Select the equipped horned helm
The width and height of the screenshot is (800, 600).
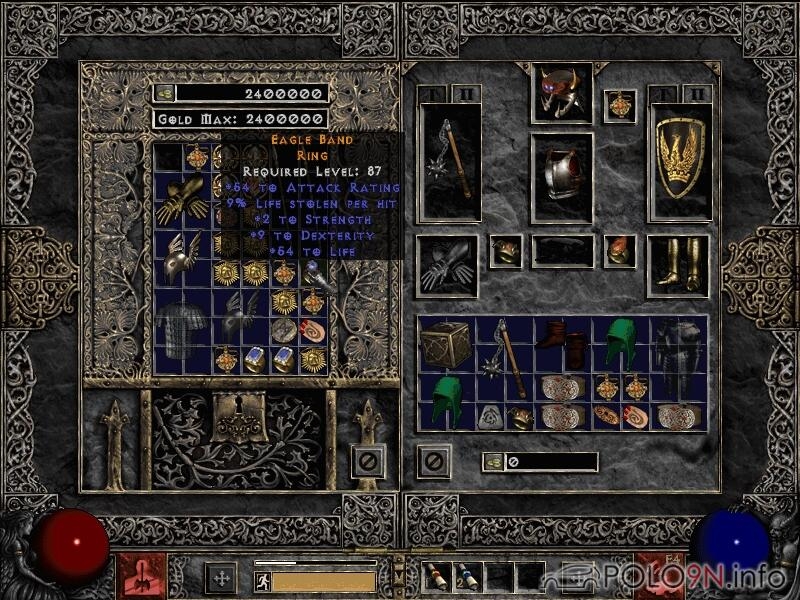(x=561, y=92)
